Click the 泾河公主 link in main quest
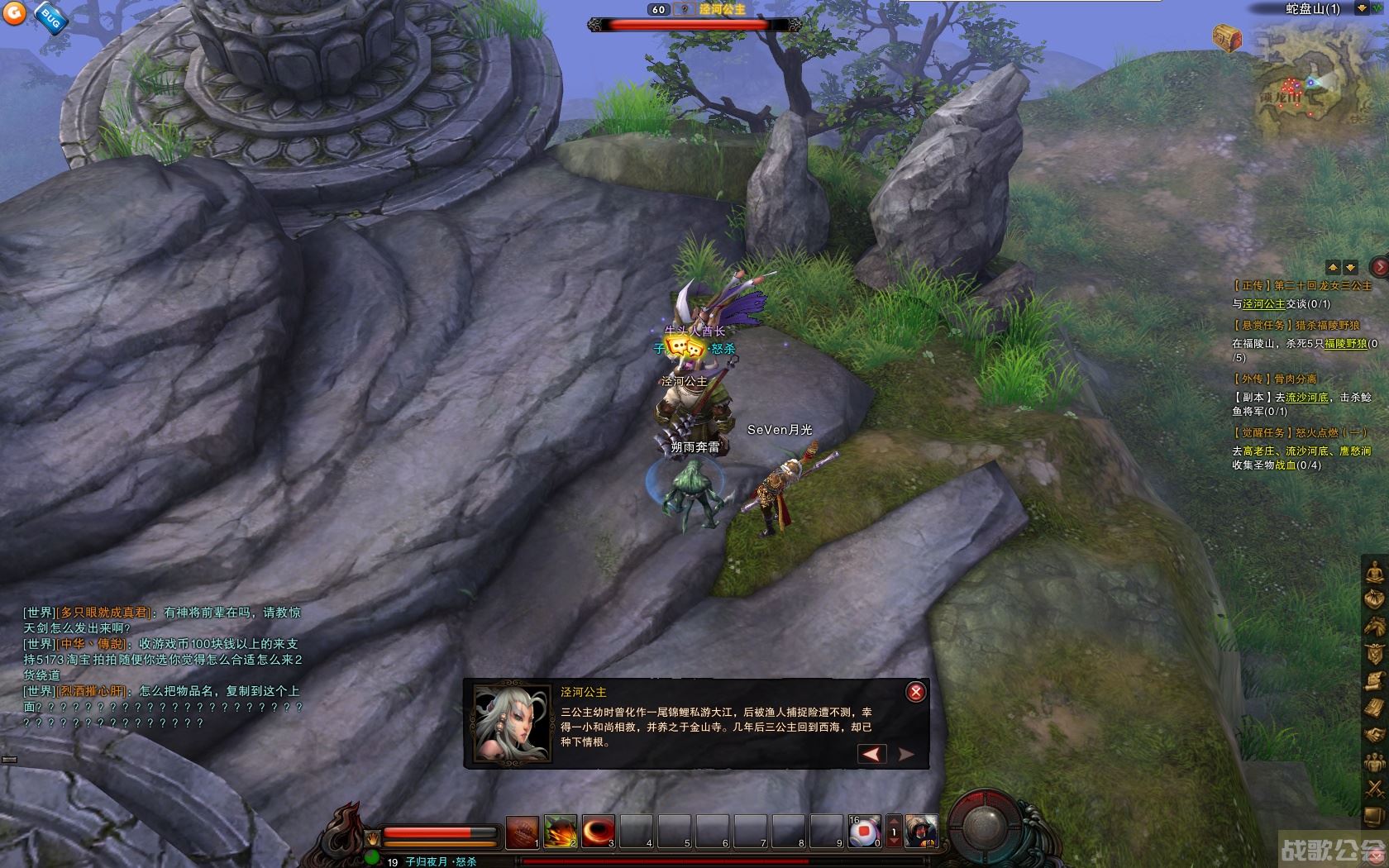The image size is (1389, 868). coord(1264,304)
